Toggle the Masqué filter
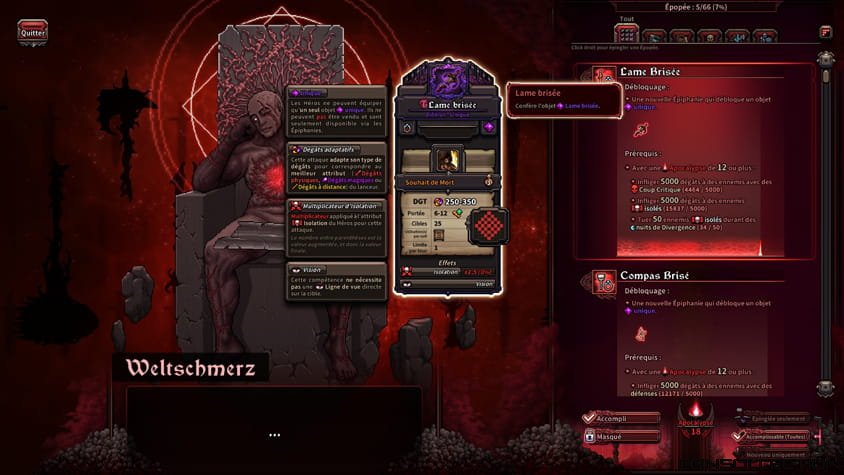Screen dimensions: 844x475 click(590, 436)
